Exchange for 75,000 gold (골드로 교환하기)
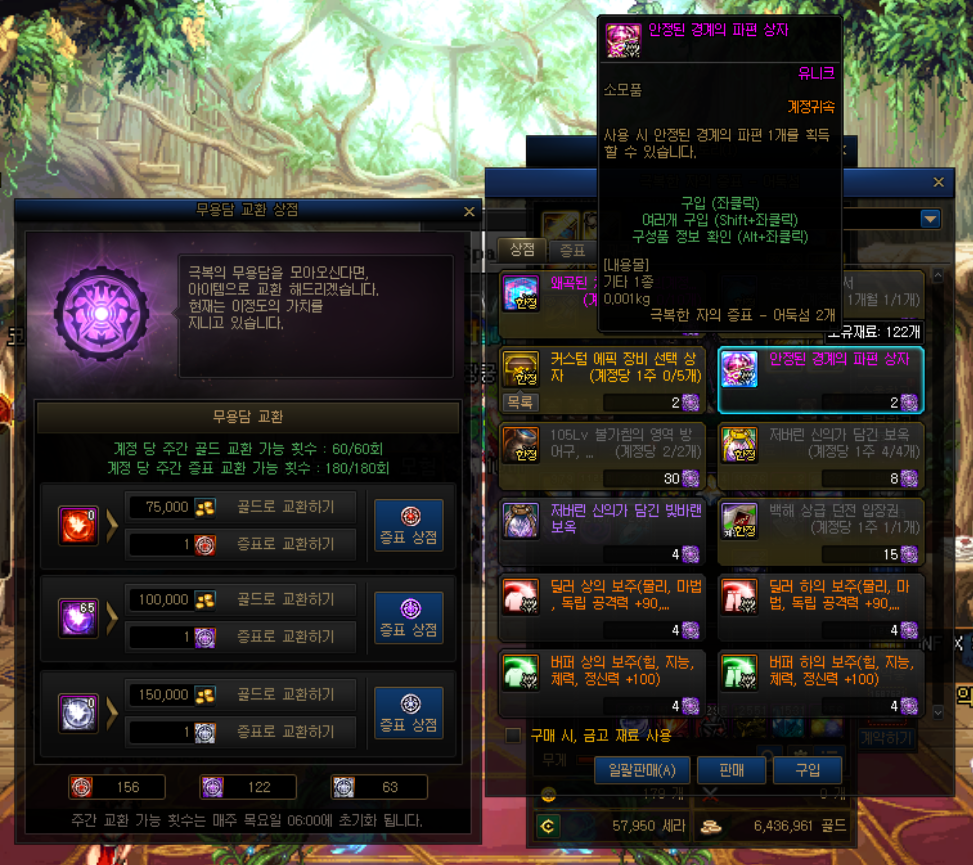 285,507
